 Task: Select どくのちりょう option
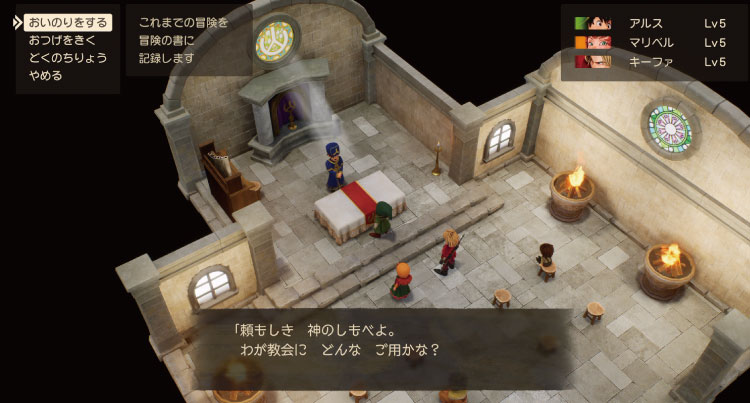(67, 57)
